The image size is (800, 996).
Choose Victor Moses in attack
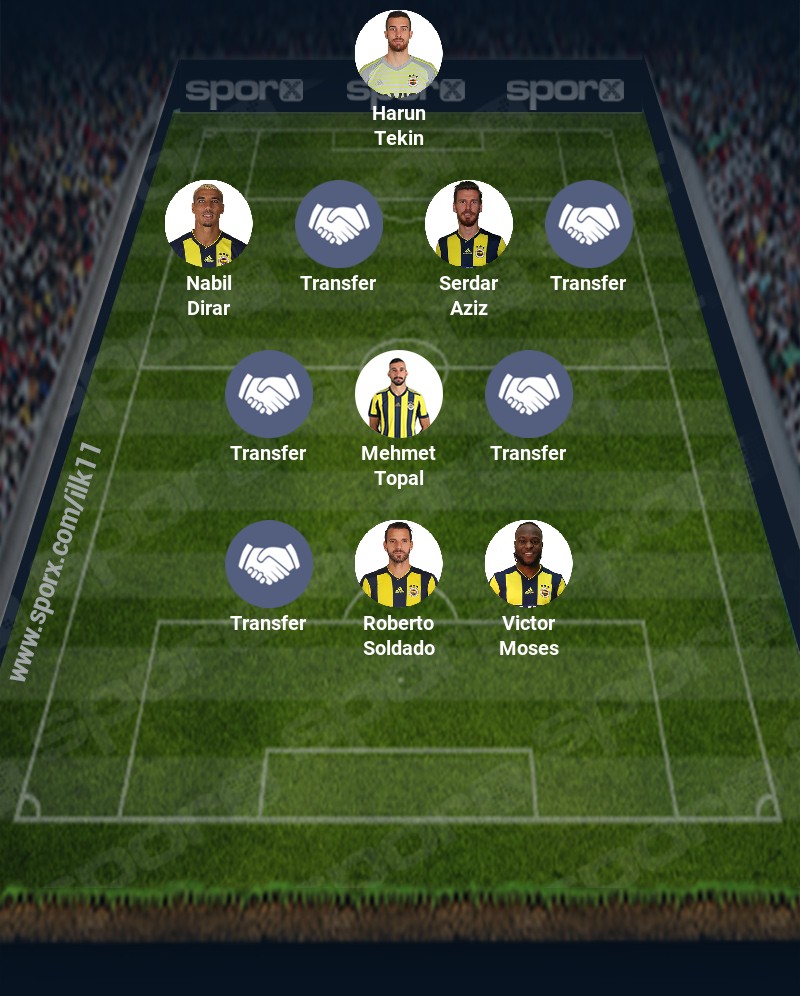[x=529, y=564]
